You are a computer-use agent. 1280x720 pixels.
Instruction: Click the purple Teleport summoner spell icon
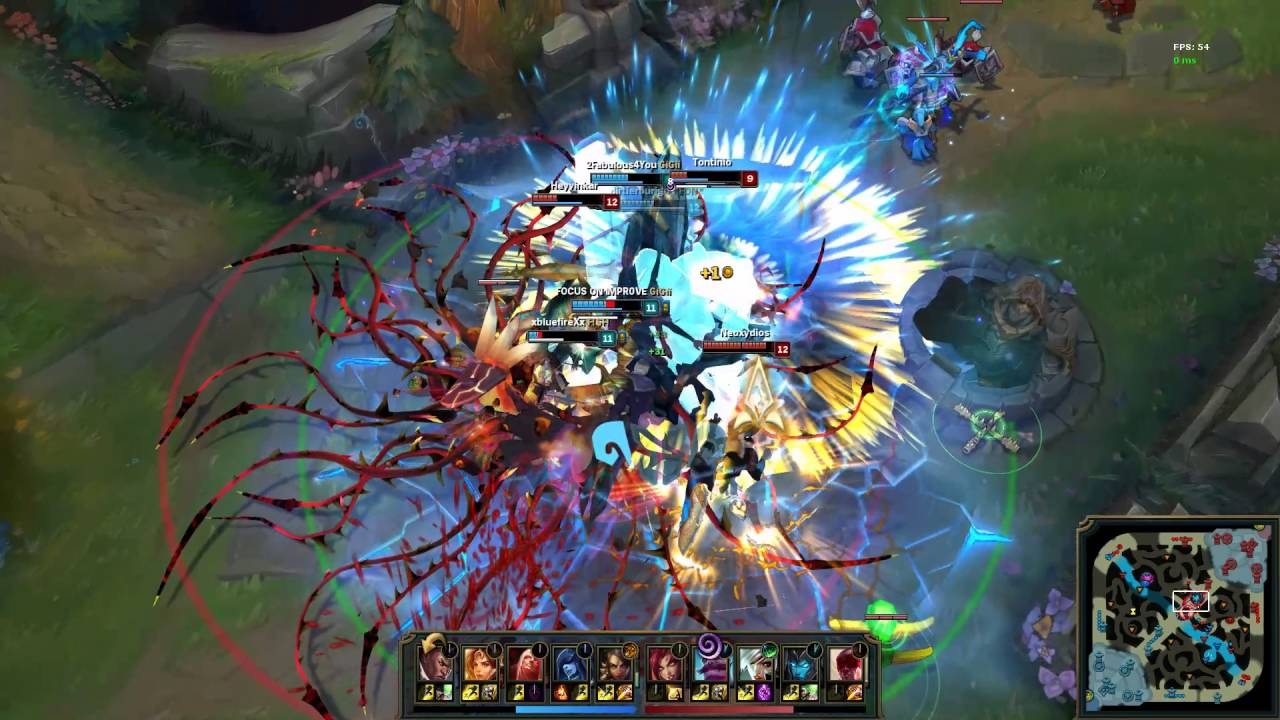point(766,692)
